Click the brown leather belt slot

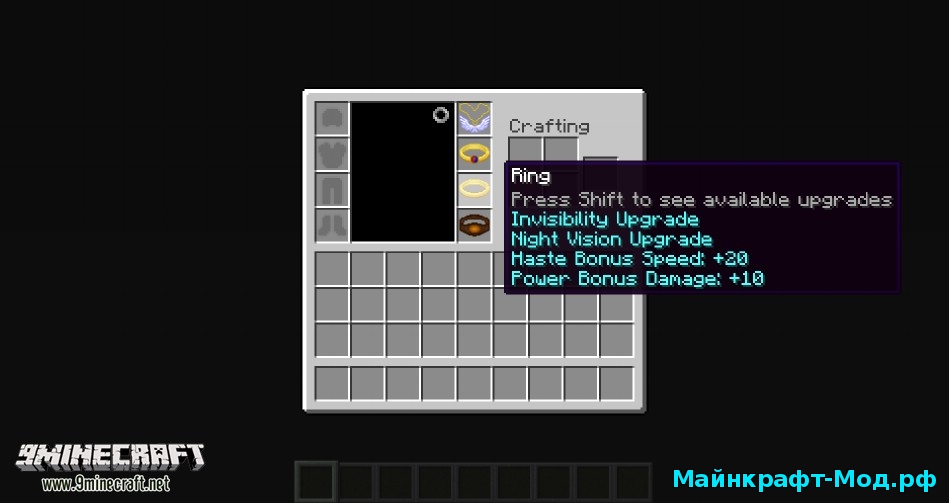[x=474, y=224]
